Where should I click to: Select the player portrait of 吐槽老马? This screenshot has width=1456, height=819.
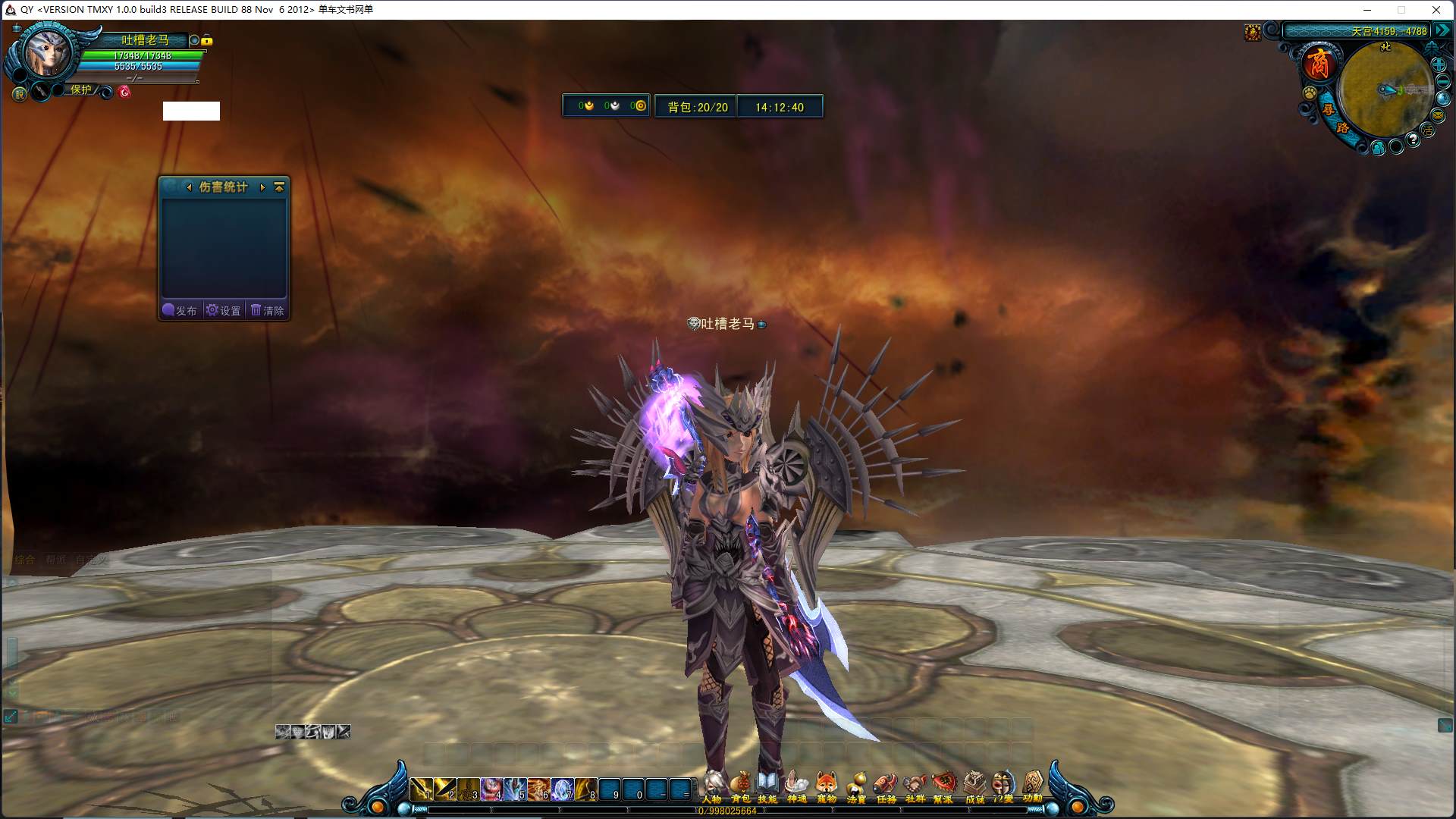point(47,53)
